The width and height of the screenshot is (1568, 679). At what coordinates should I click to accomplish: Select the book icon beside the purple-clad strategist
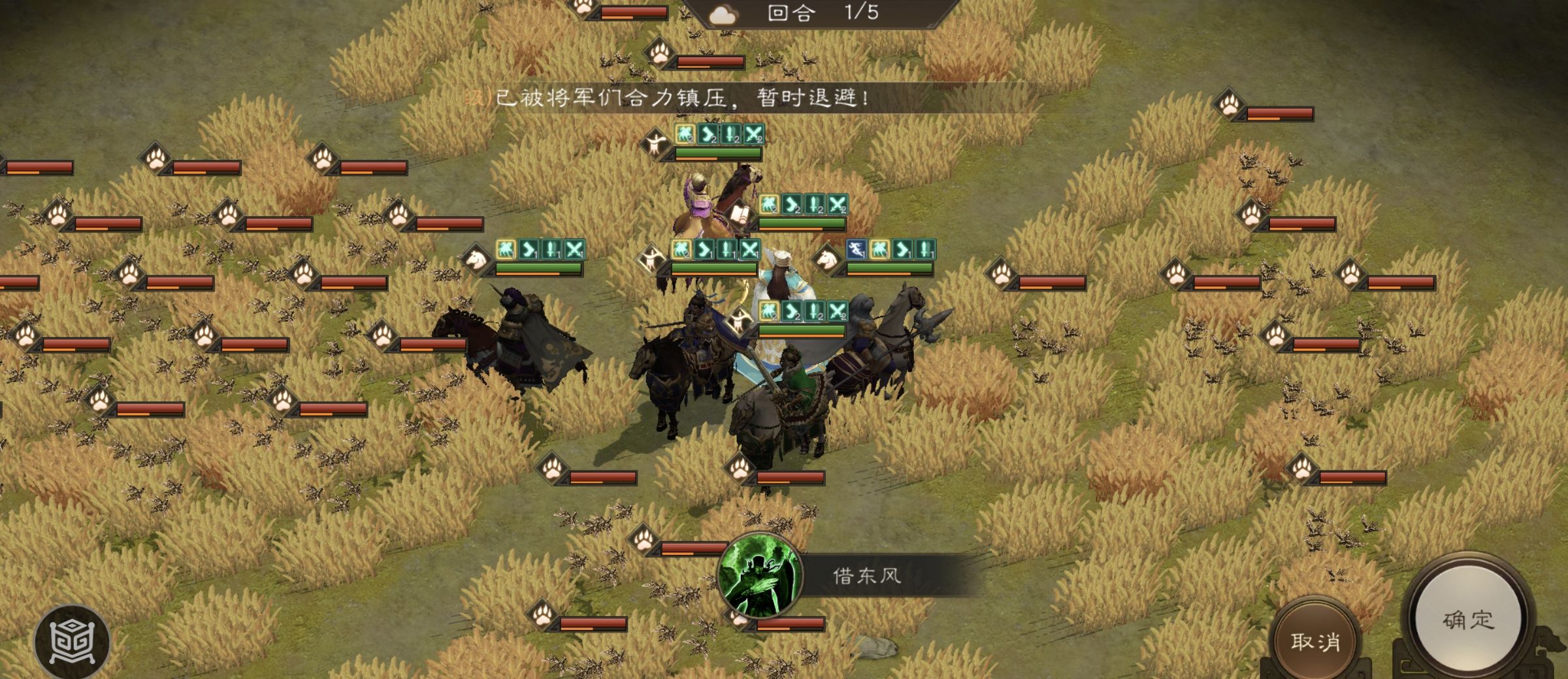coord(740,215)
